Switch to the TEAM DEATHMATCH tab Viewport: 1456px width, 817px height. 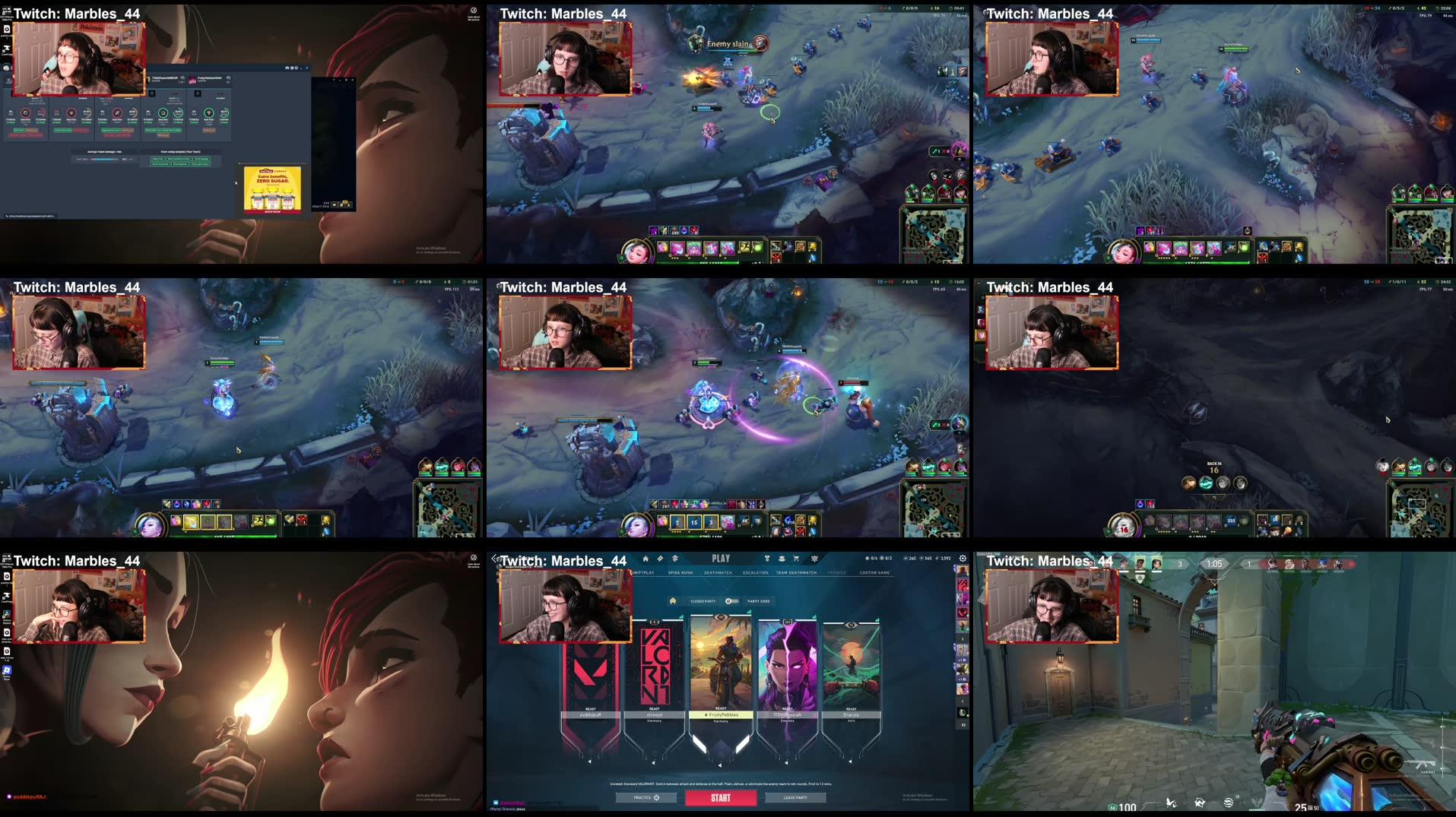(x=796, y=573)
